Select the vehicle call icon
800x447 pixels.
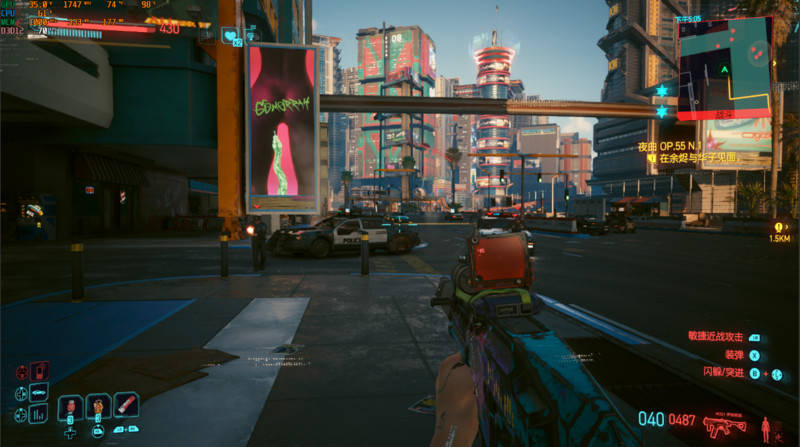pyautogui.click(x=39, y=392)
